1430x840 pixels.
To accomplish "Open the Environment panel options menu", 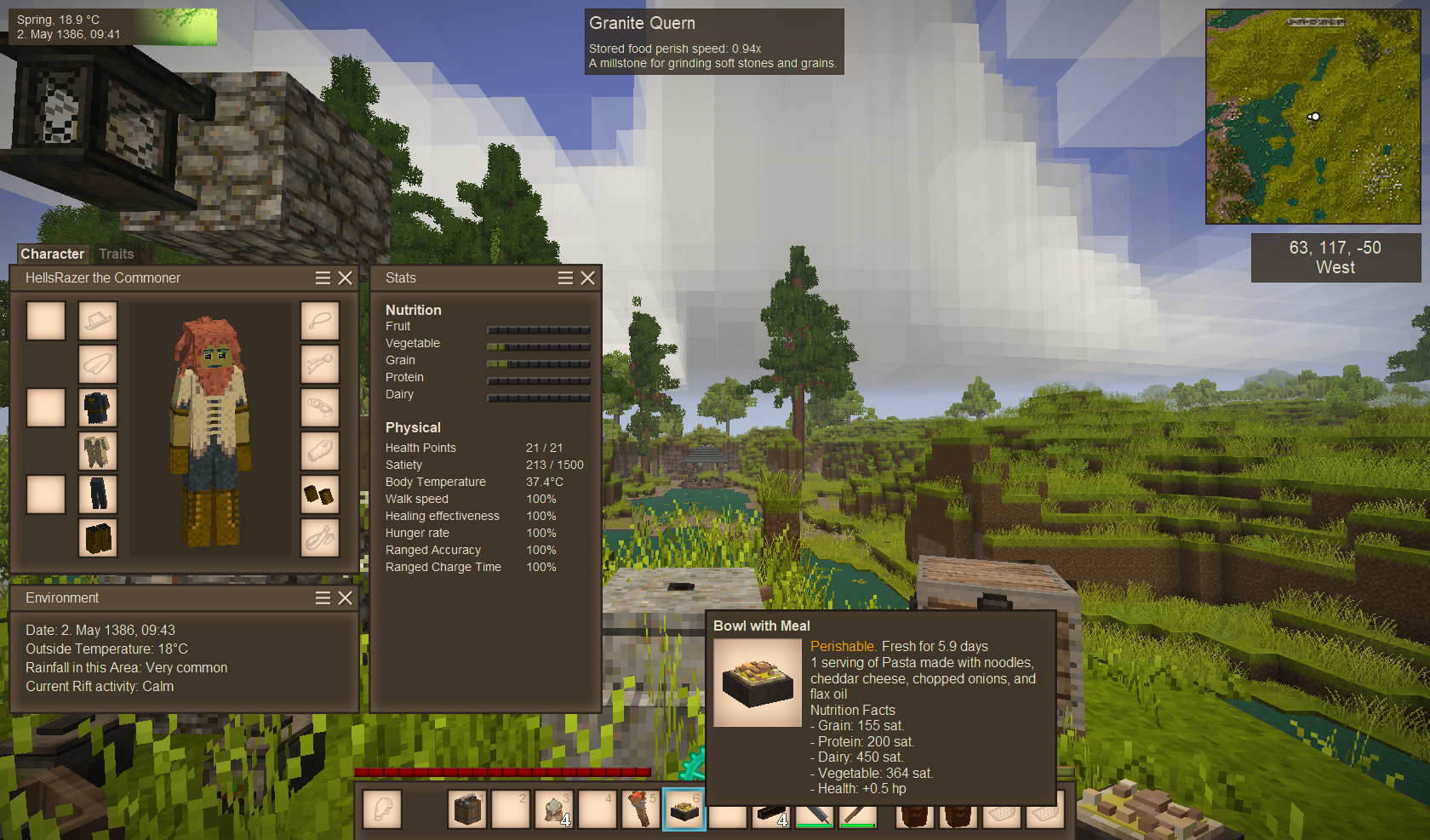I will click(x=323, y=597).
